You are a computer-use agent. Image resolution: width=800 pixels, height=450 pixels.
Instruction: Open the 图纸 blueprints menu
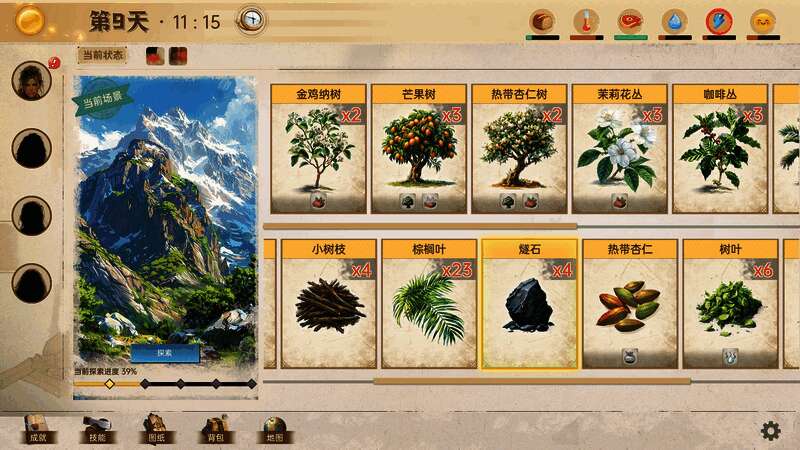[x=155, y=429]
